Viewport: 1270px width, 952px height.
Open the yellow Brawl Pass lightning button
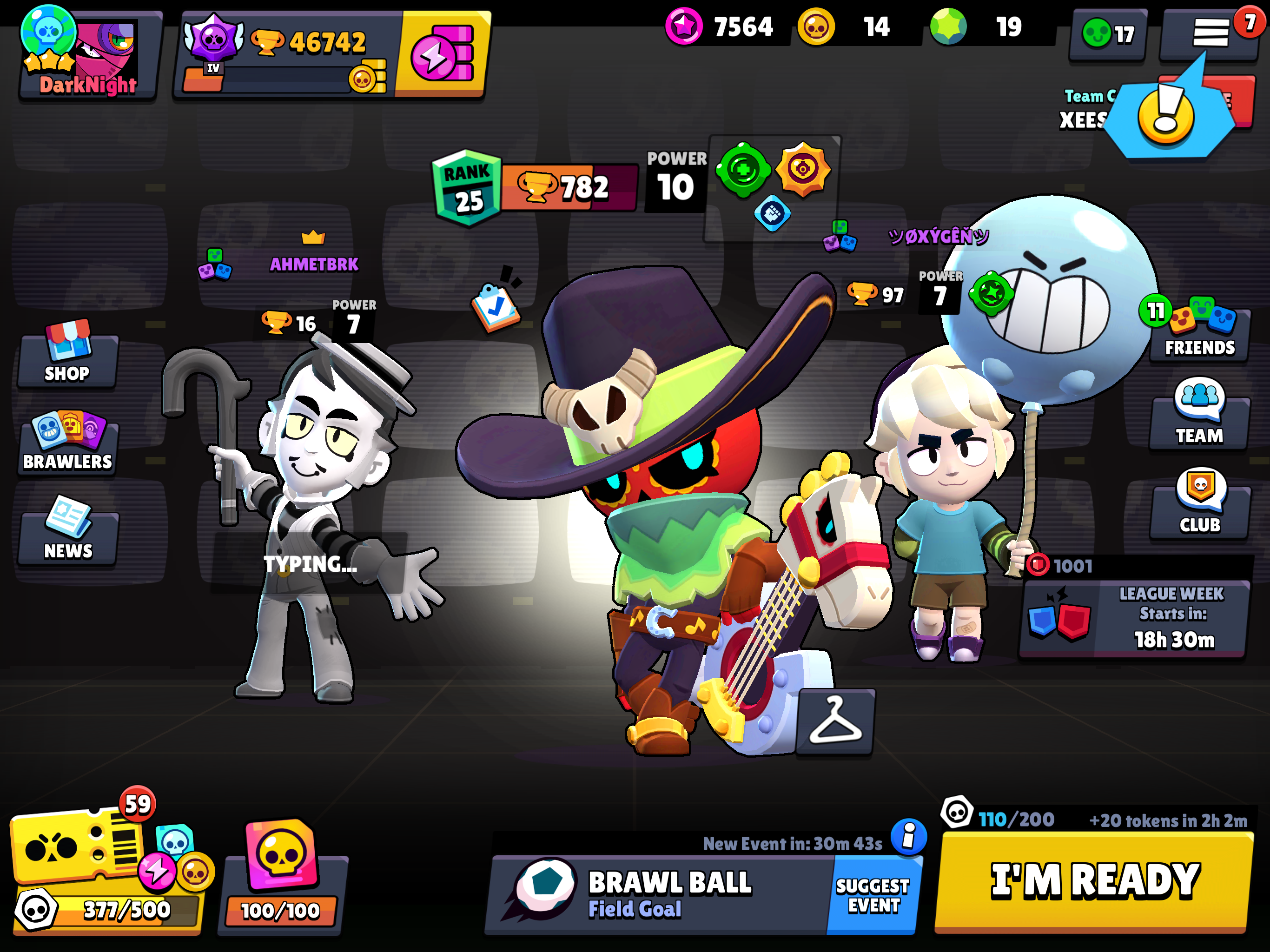(442, 54)
